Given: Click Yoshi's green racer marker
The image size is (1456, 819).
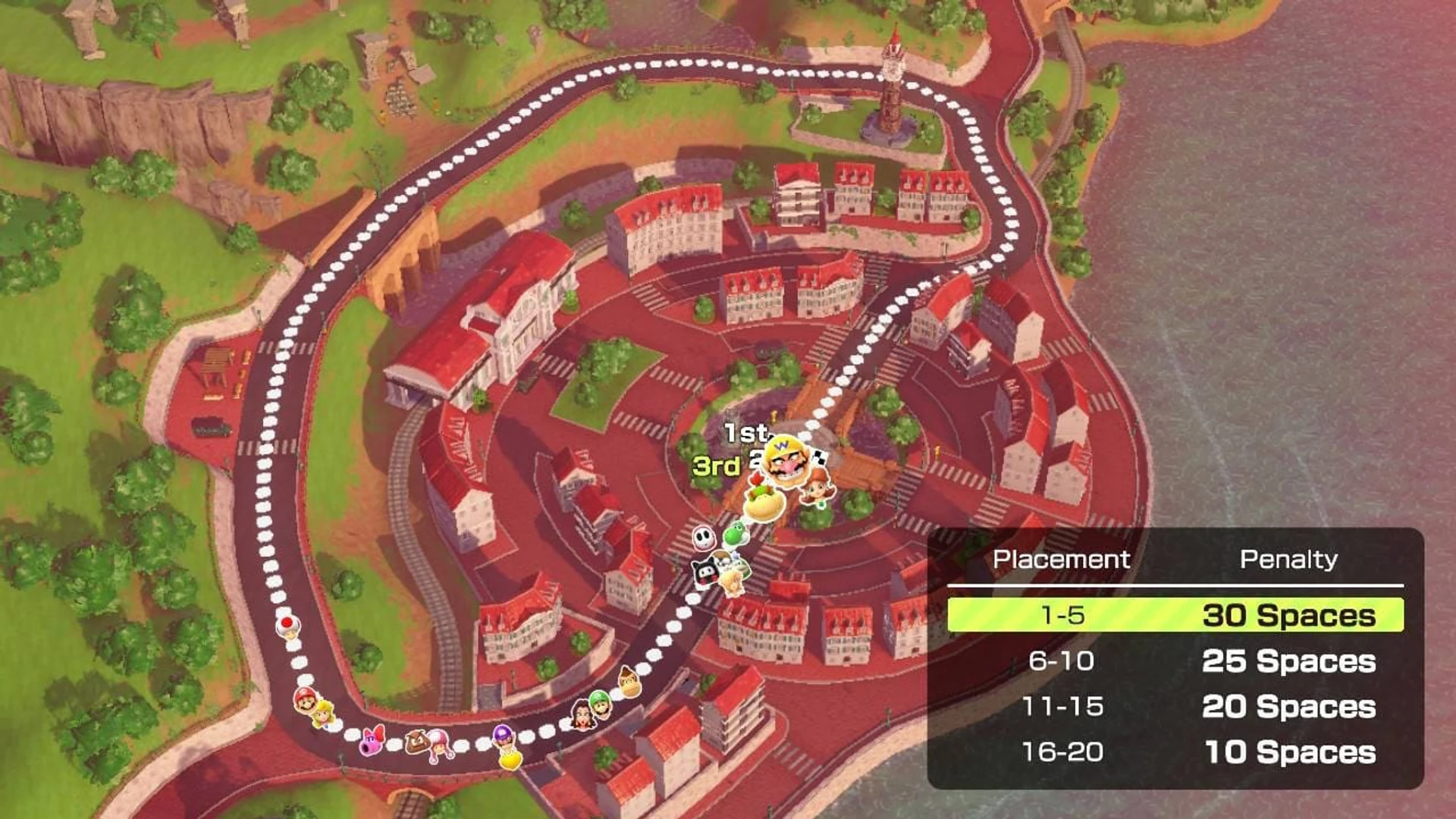Looking at the screenshot, I should (x=734, y=534).
